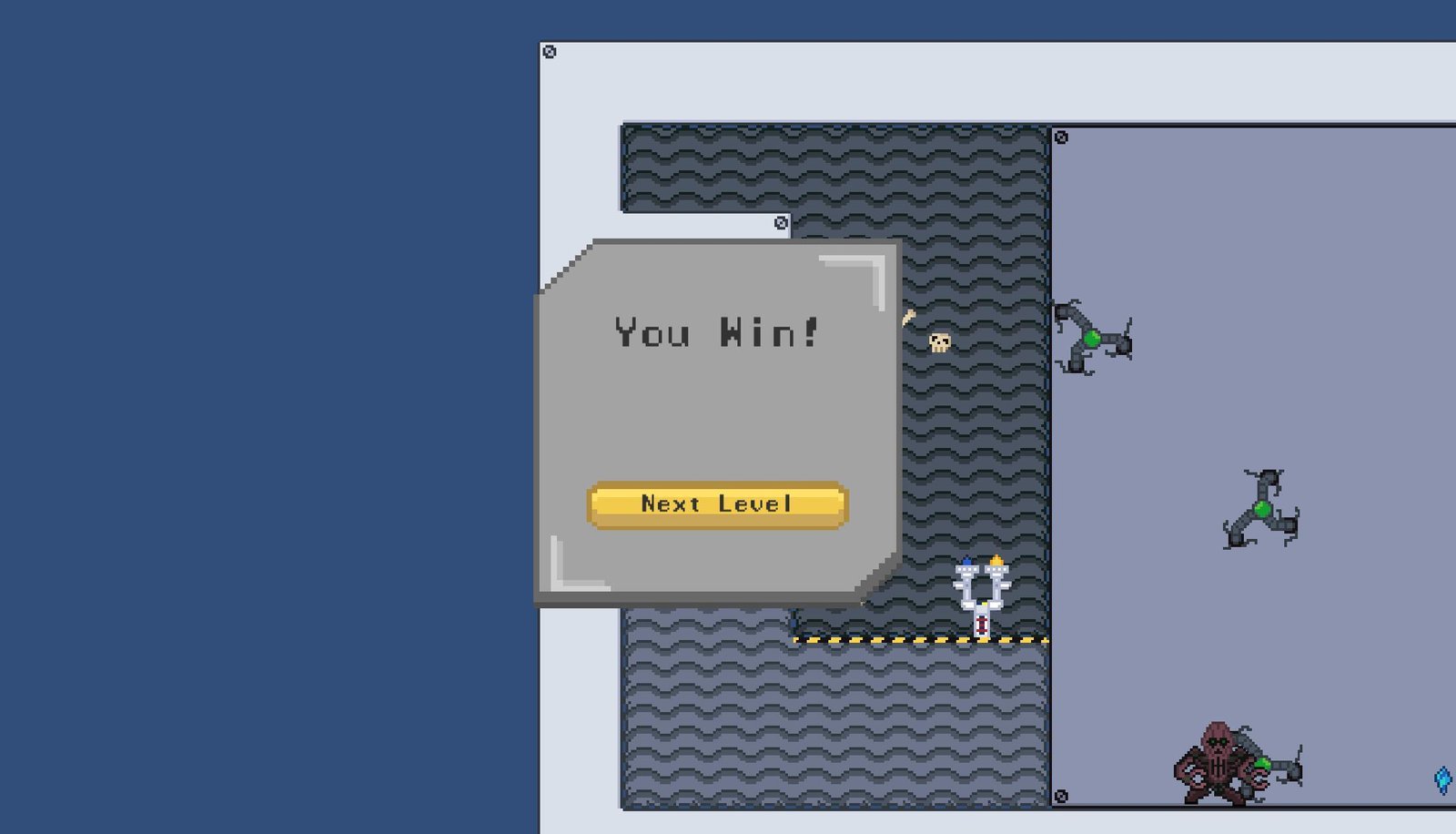The width and height of the screenshot is (1456, 834).
Task: Click the You Win! dialog title
Action: pyautogui.click(x=718, y=334)
